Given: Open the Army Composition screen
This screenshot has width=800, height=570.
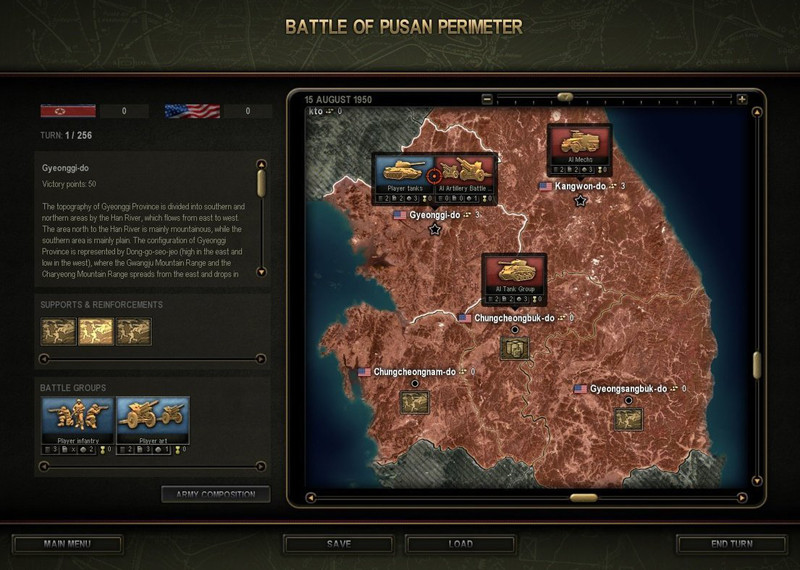Looking at the screenshot, I should (x=215, y=493).
